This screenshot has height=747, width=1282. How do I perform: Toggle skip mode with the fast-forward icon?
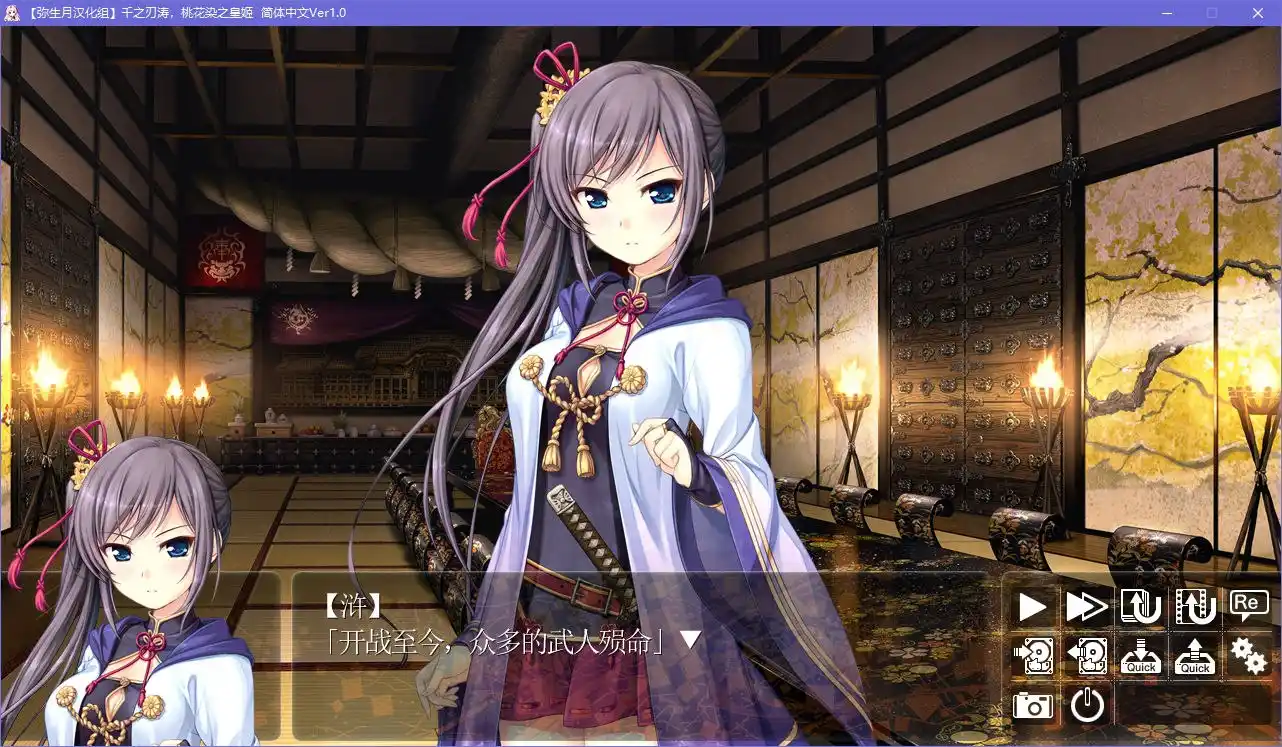1086,606
